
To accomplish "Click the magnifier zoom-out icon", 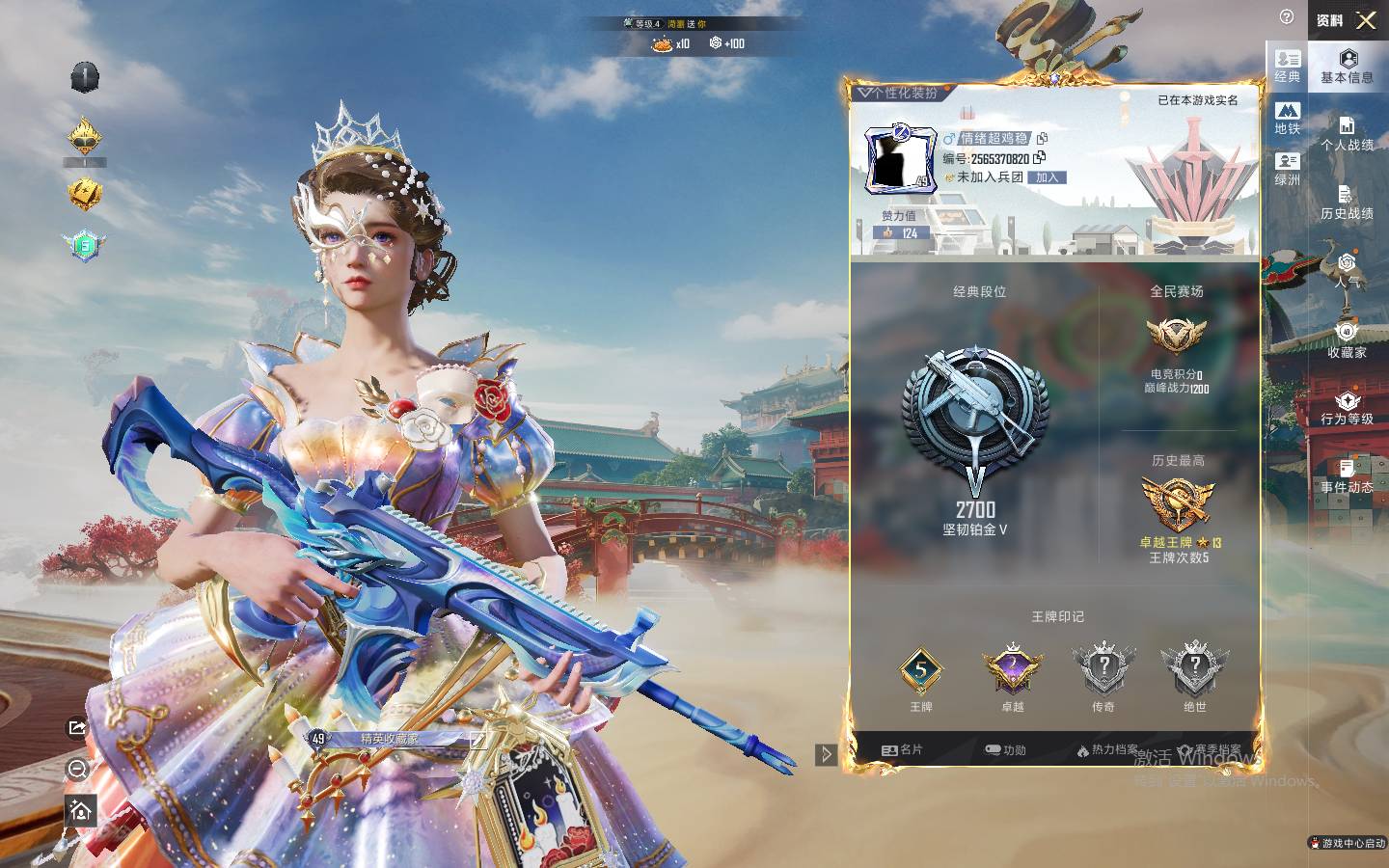I will [x=79, y=769].
